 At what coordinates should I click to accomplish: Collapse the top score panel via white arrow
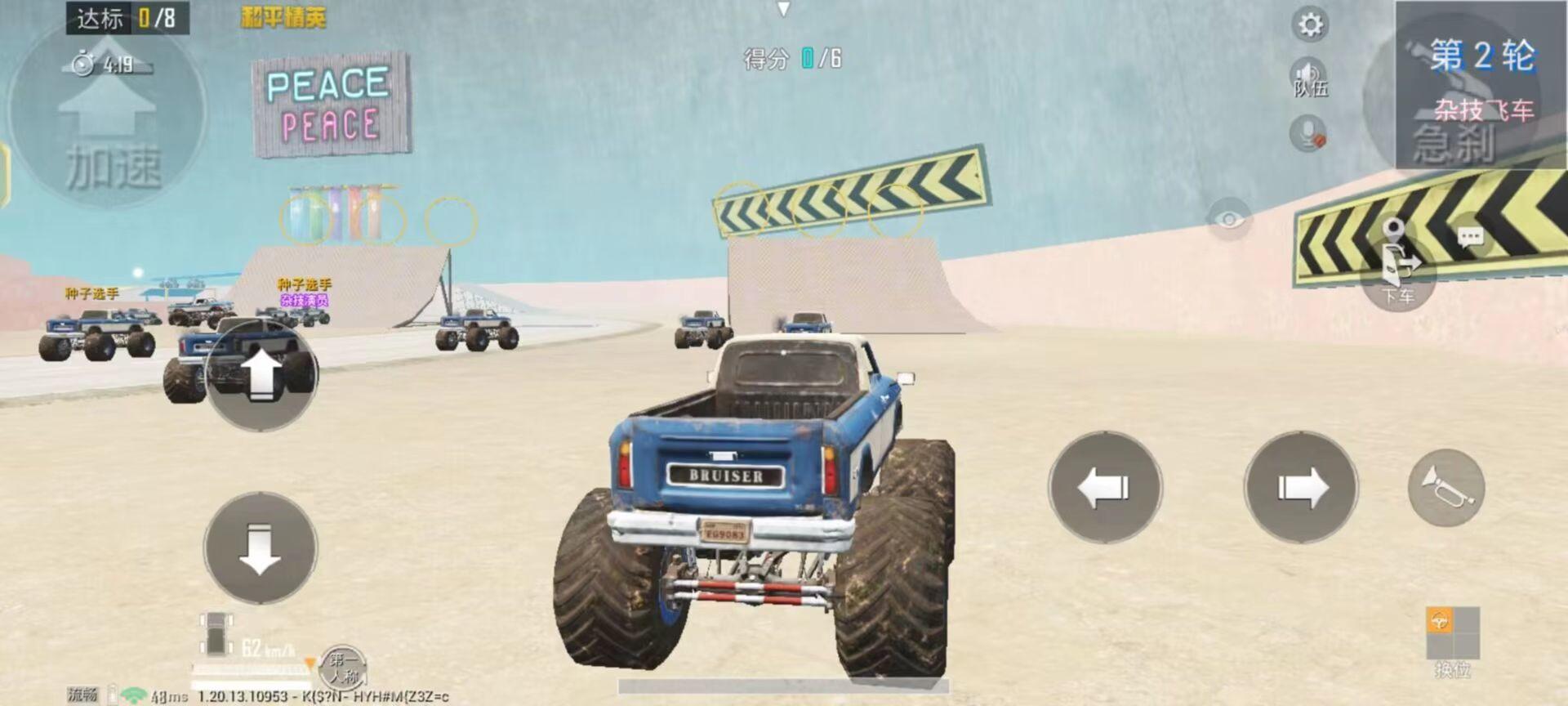pyautogui.click(x=786, y=7)
